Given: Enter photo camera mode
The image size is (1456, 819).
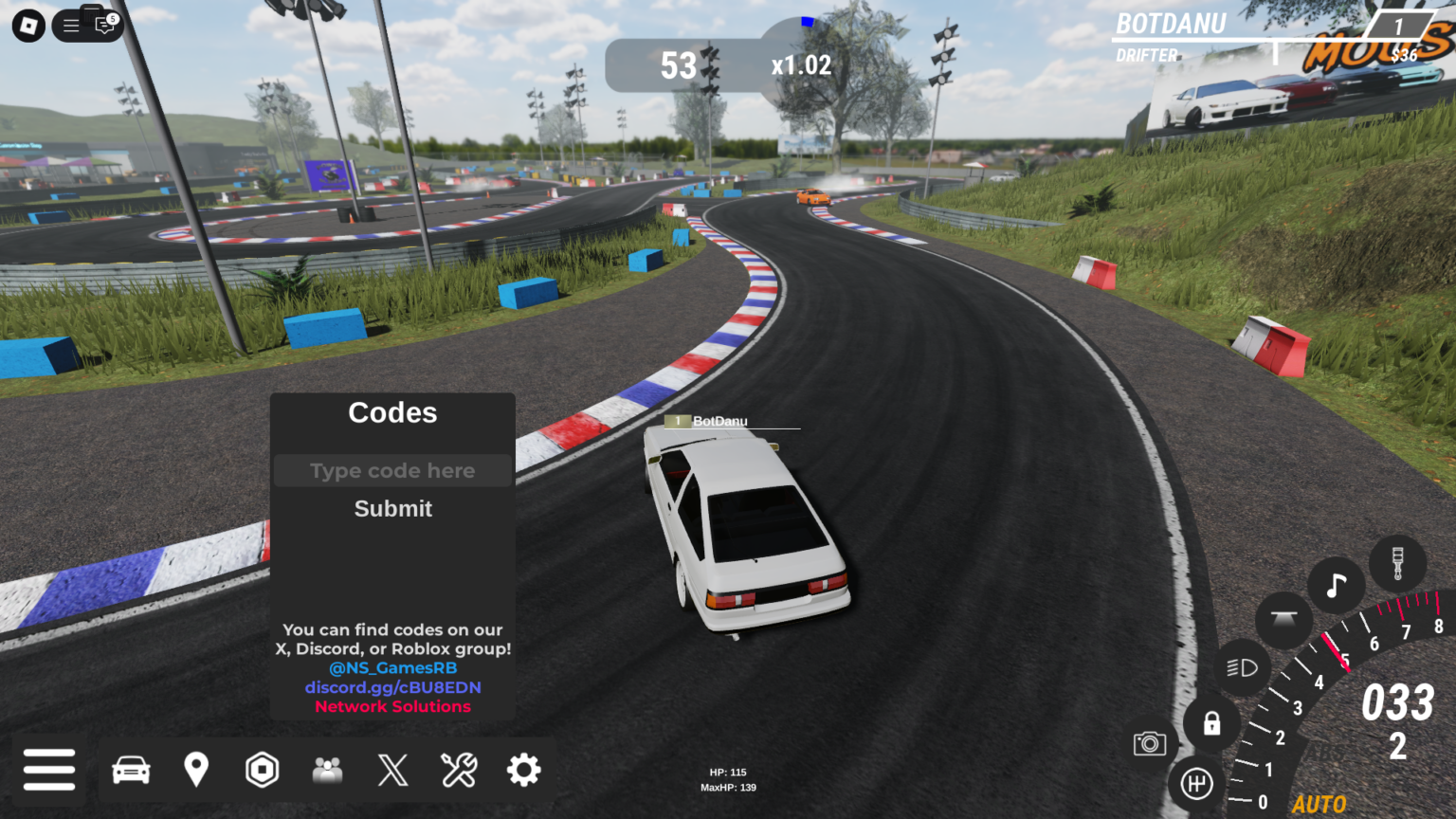Looking at the screenshot, I should (1152, 745).
